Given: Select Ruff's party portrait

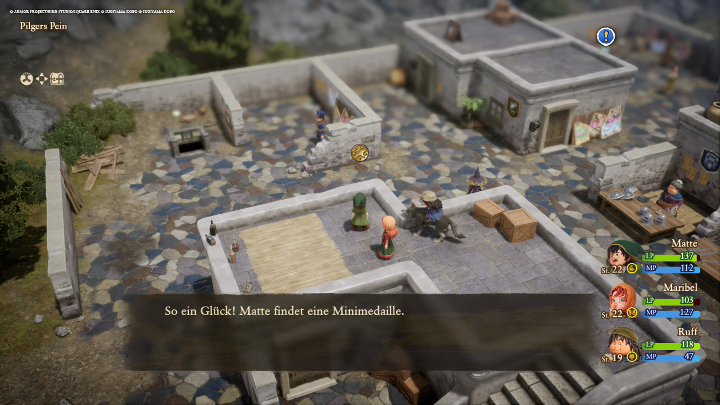Looking at the screenshot, I should tap(621, 343).
